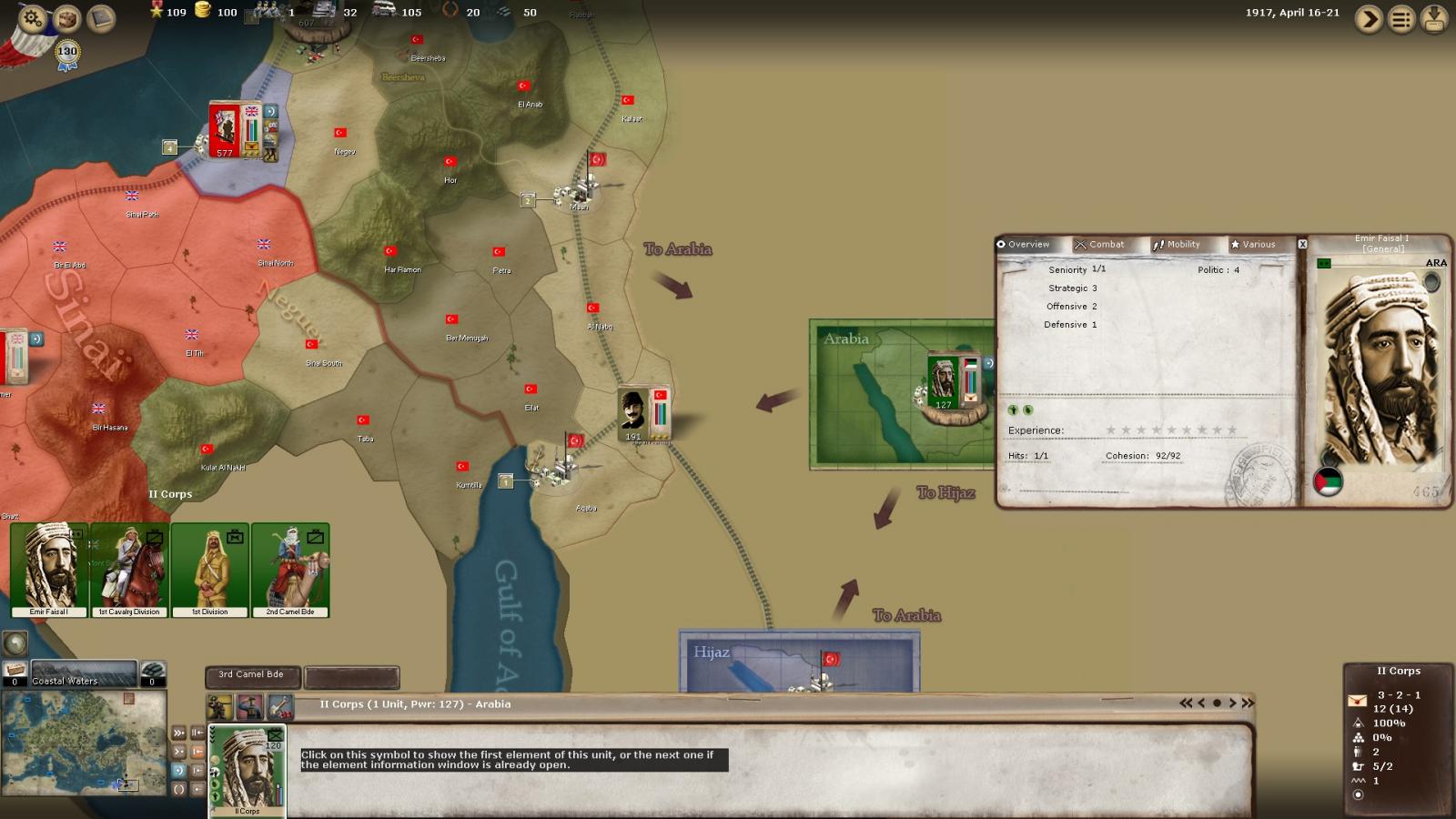The width and height of the screenshot is (1456, 819).
Task: Close the Emir Faisal detail panel
Action: tap(1302, 244)
